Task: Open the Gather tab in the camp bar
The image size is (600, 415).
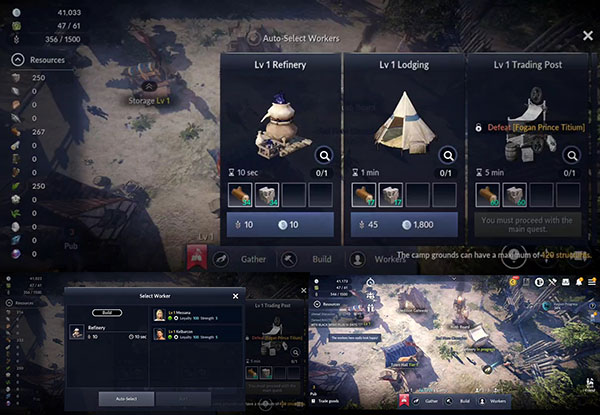Action: click(252, 258)
